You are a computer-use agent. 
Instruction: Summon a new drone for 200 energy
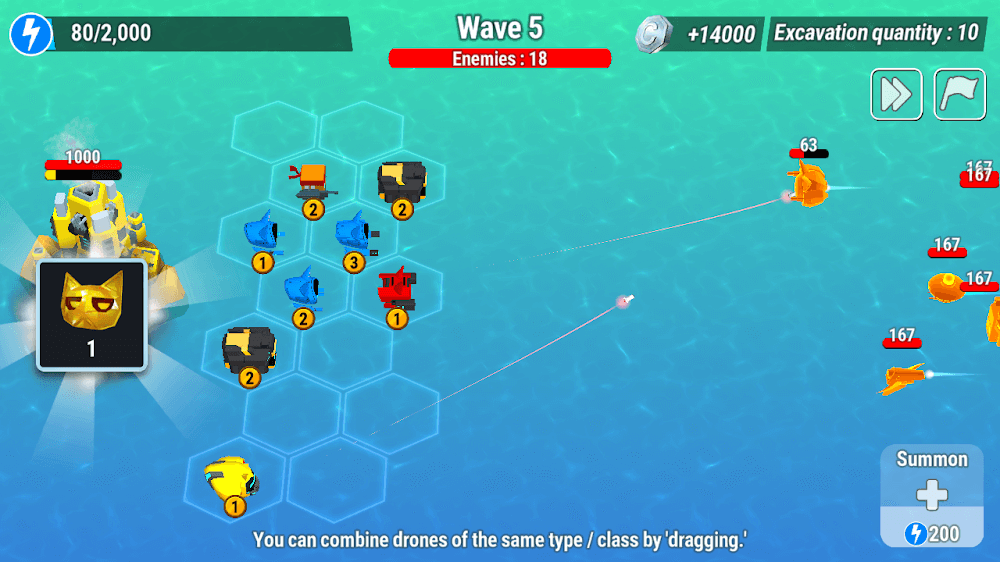[x=931, y=496]
